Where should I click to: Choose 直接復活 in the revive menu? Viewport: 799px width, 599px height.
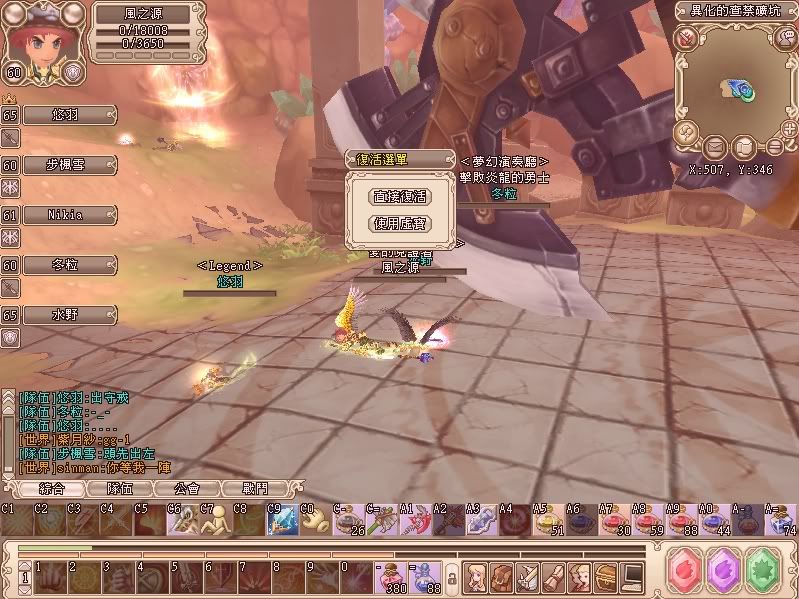tap(399, 197)
